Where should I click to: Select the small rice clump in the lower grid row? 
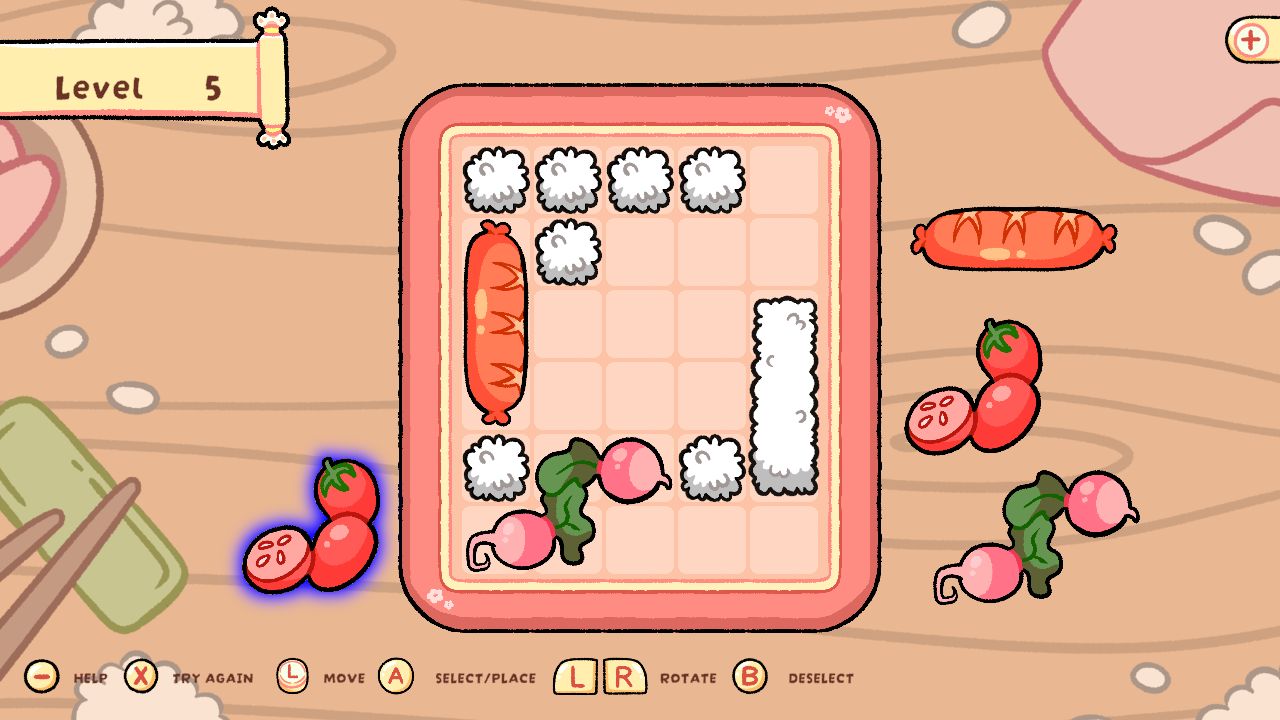coord(496,466)
